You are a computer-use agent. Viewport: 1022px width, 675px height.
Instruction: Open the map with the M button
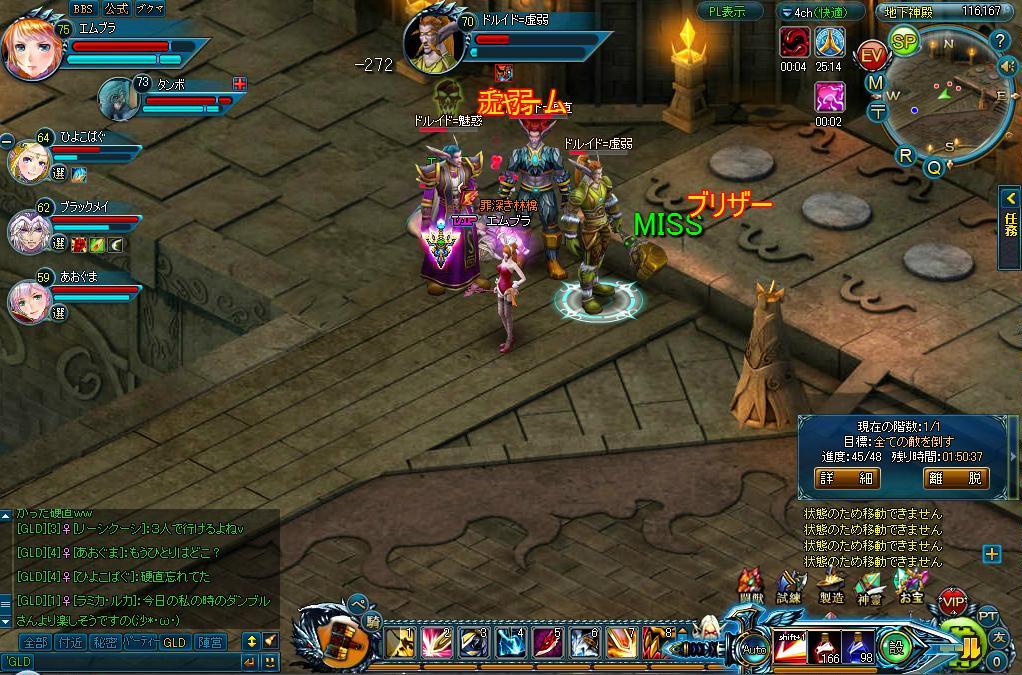click(x=876, y=83)
